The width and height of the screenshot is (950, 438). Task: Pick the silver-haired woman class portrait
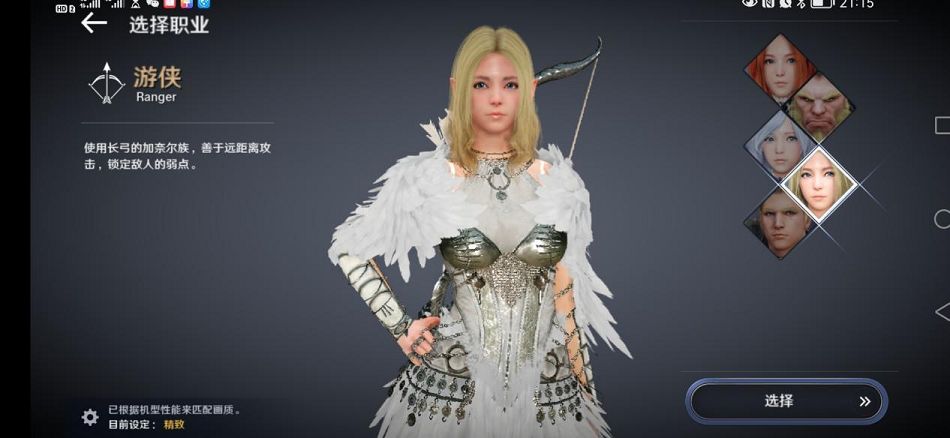click(x=780, y=145)
